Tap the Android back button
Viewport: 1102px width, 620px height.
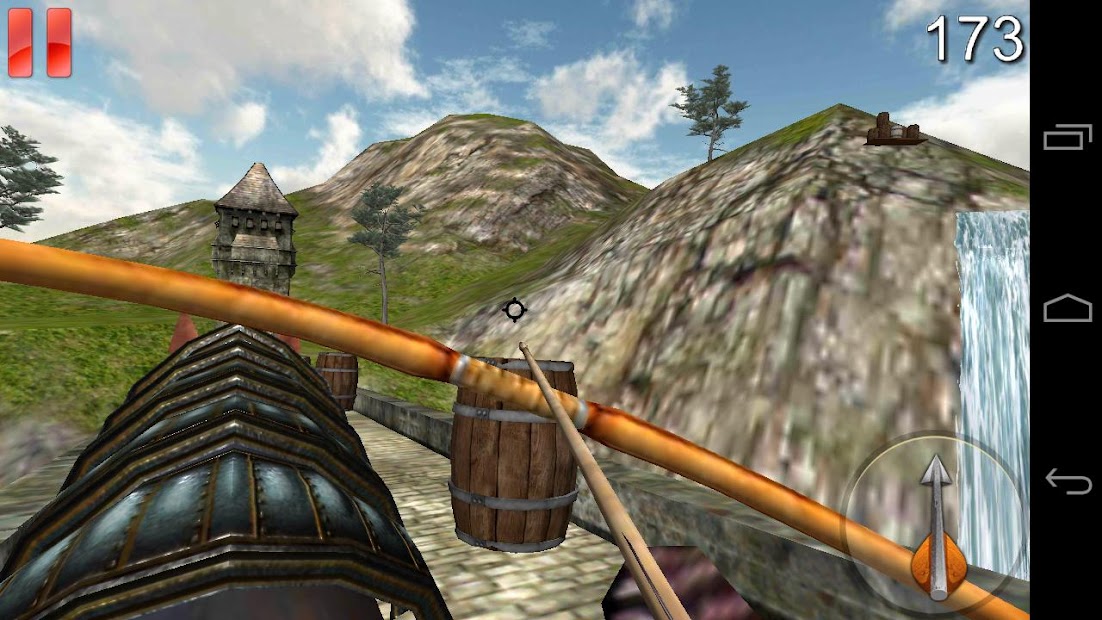coord(1067,481)
